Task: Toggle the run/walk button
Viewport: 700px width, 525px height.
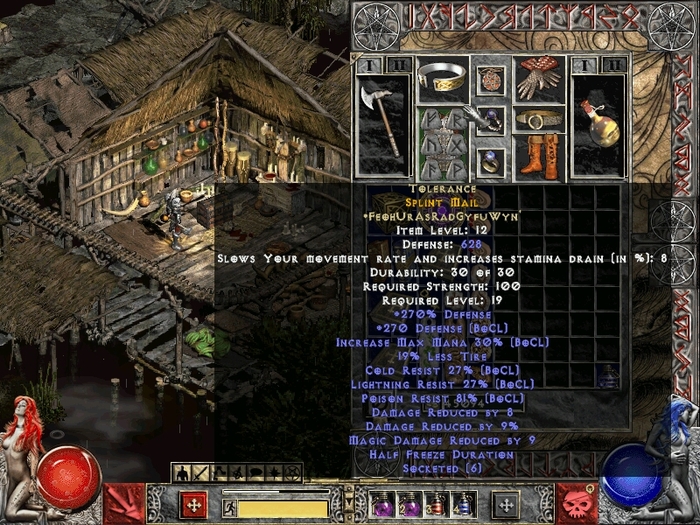Action: pos(228,506)
